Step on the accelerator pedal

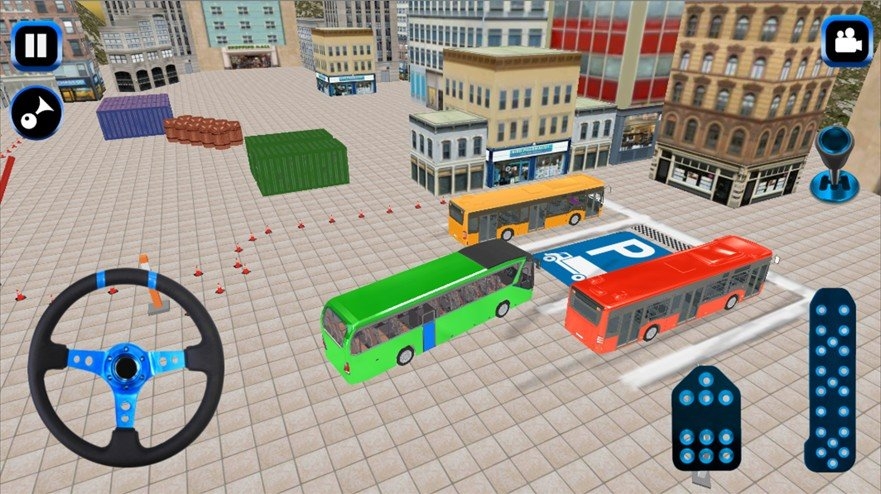coord(830,380)
